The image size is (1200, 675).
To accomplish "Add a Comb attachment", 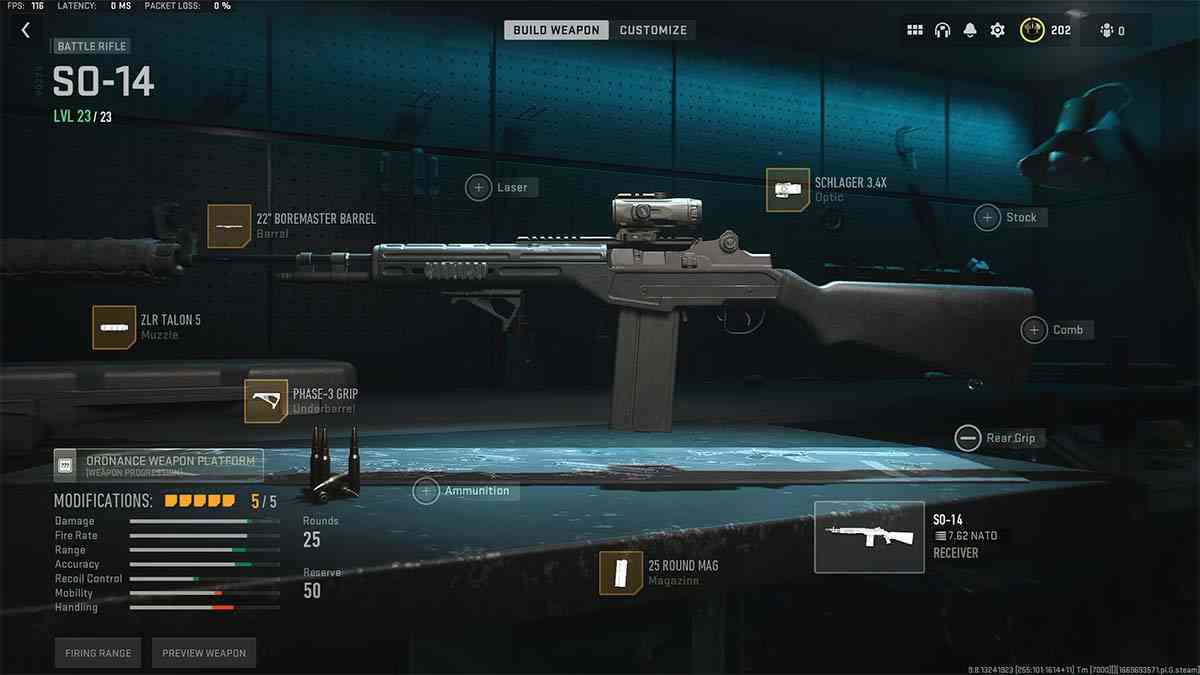I will point(1034,330).
